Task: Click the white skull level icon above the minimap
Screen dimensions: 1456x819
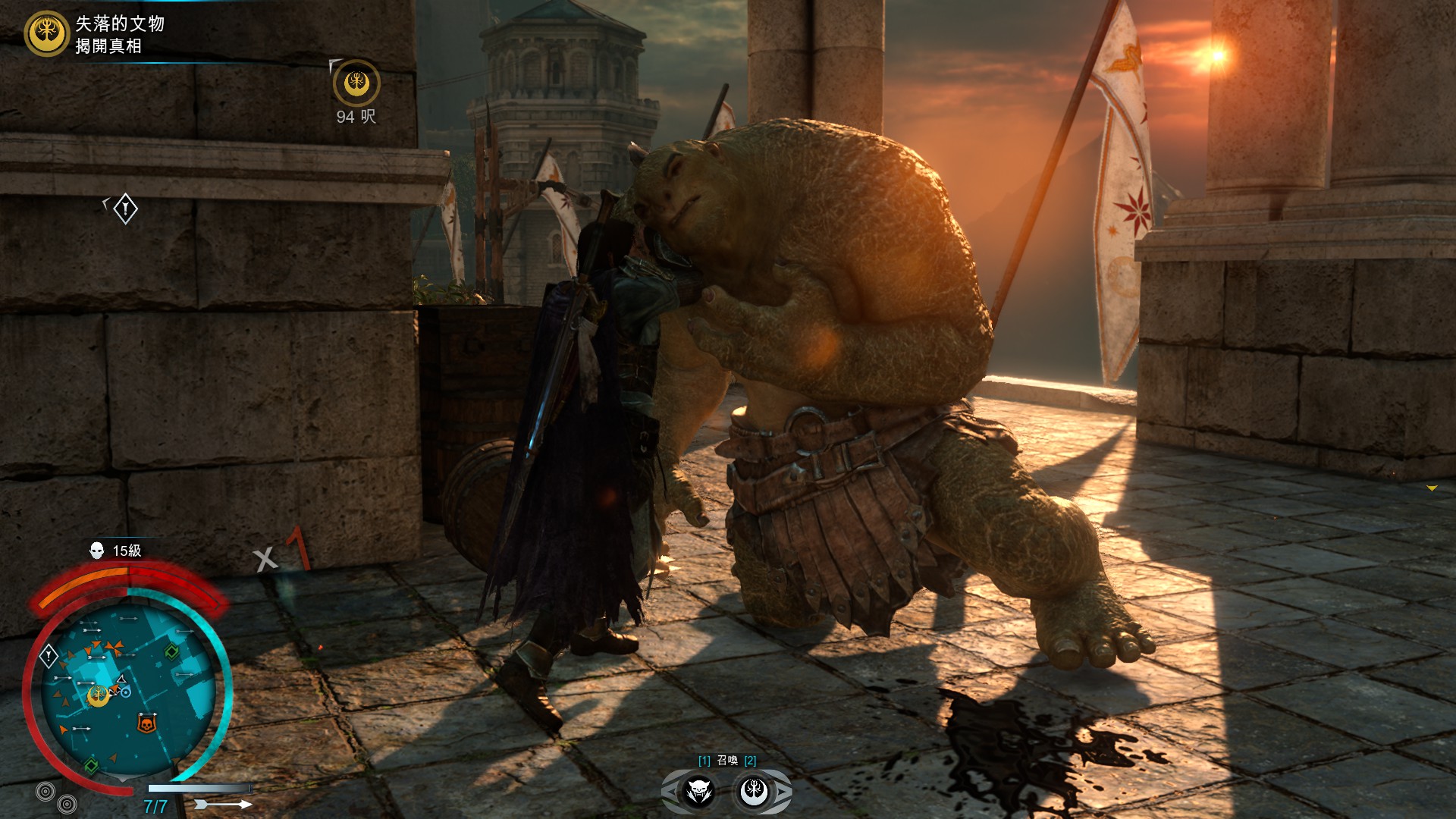Action: click(x=97, y=551)
